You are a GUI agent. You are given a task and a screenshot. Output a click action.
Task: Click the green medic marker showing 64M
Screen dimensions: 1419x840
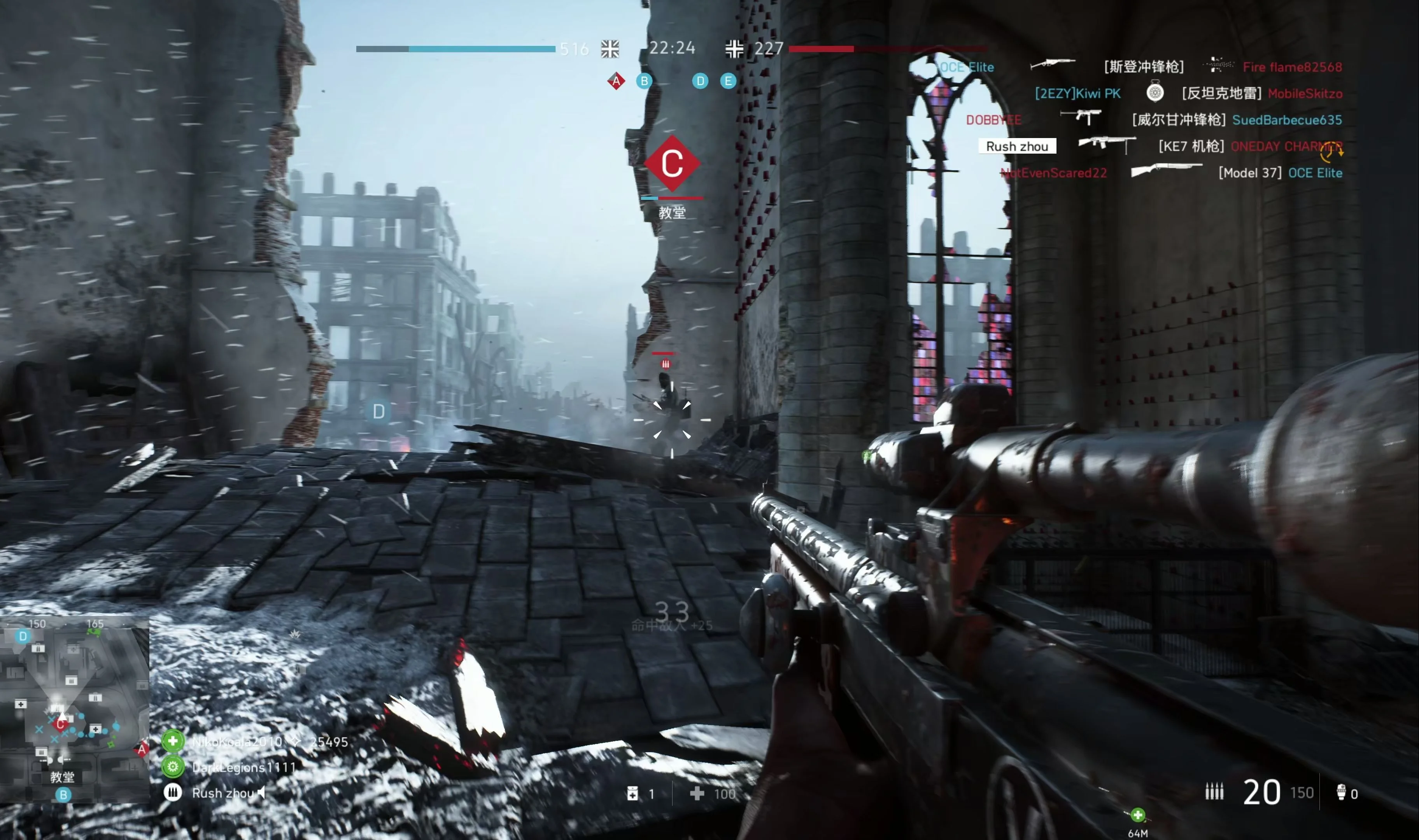pyautogui.click(x=1137, y=815)
